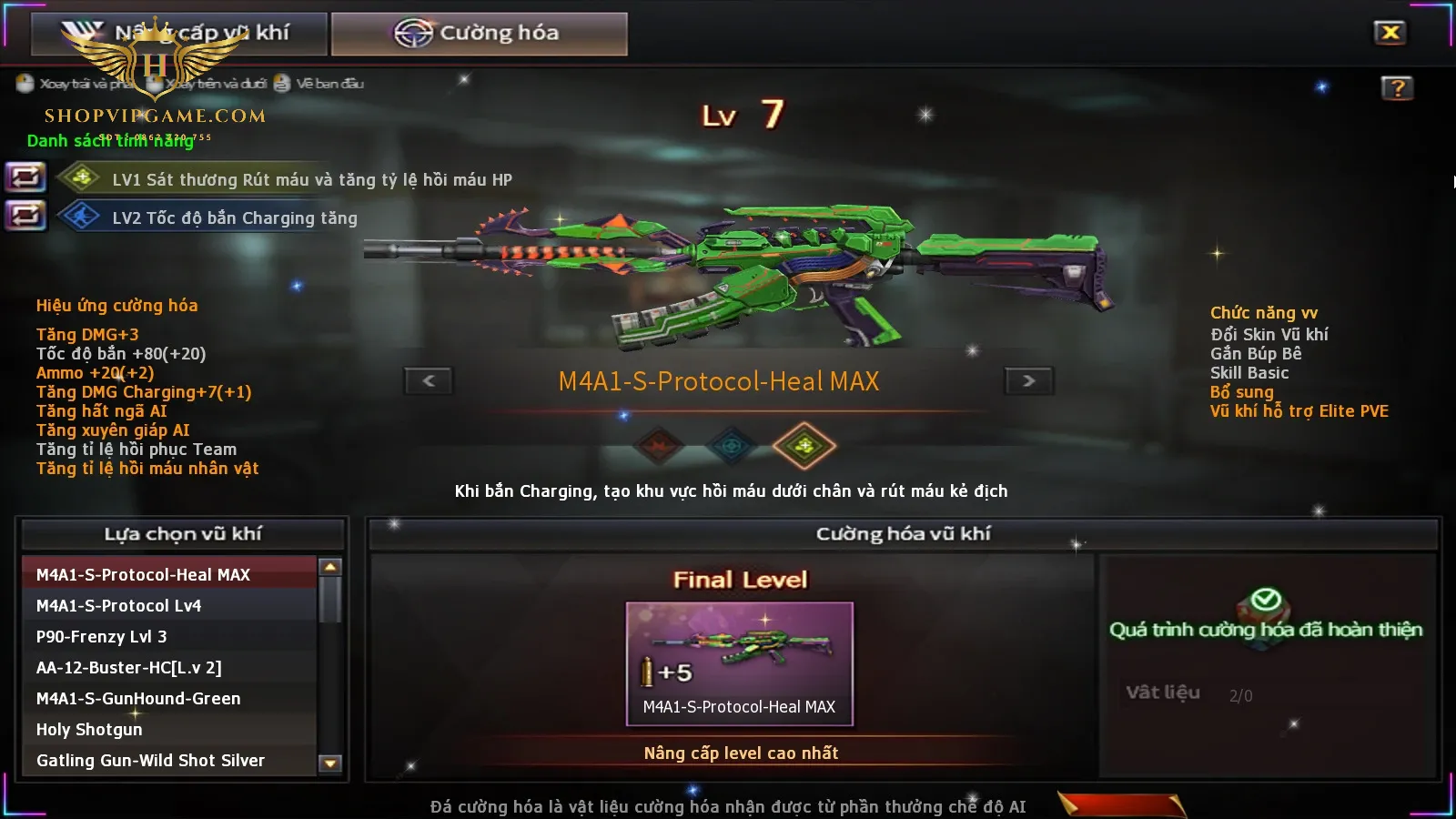Select the red diamond skill icon
The height and width of the screenshot is (819, 1456).
click(x=659, y=446)
